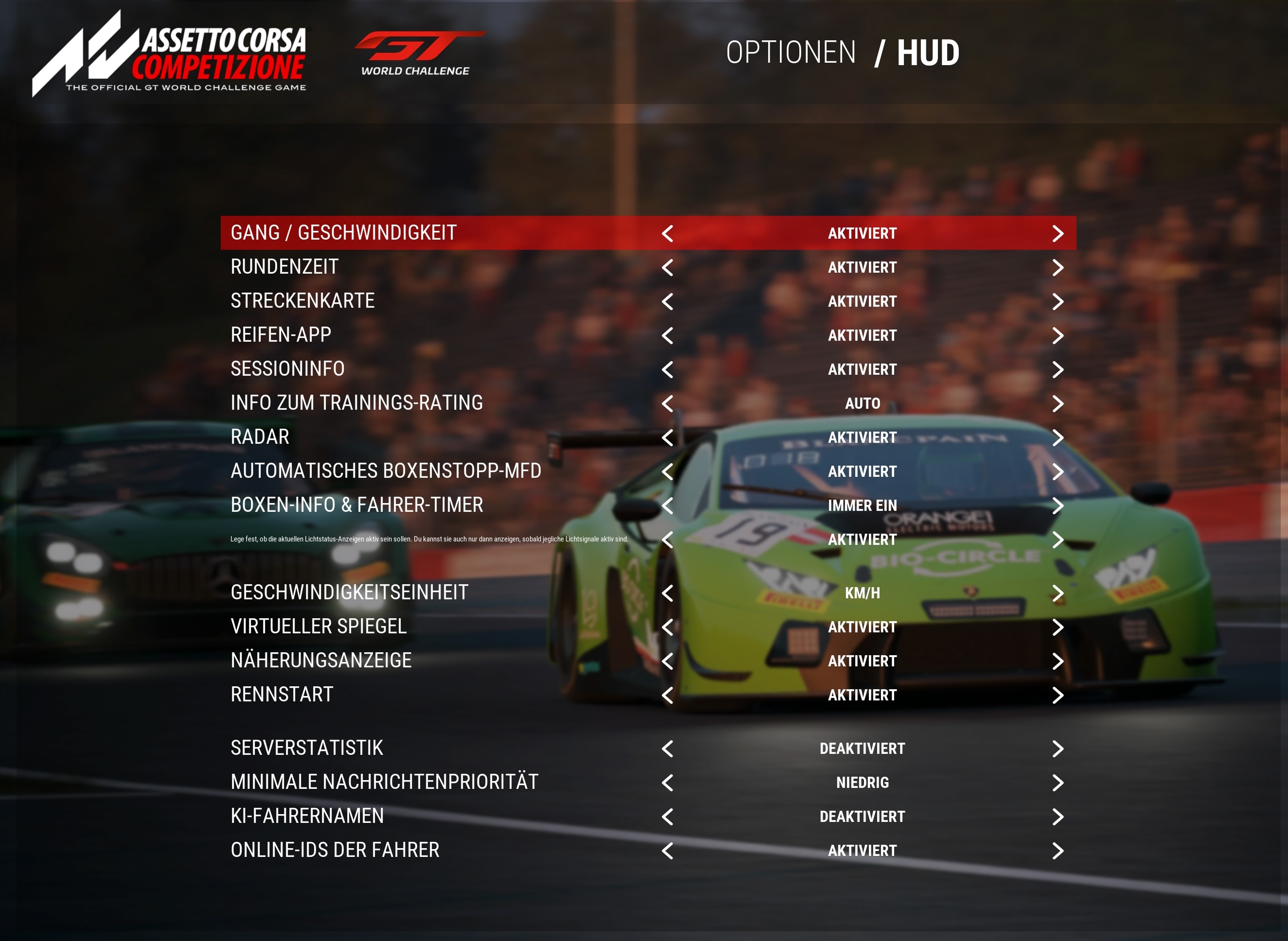This screenshot has height=941, width=1288.
Task: Switch Geschwindigkeitseinheit using right arrow
Action: (x=1057, y=593)
